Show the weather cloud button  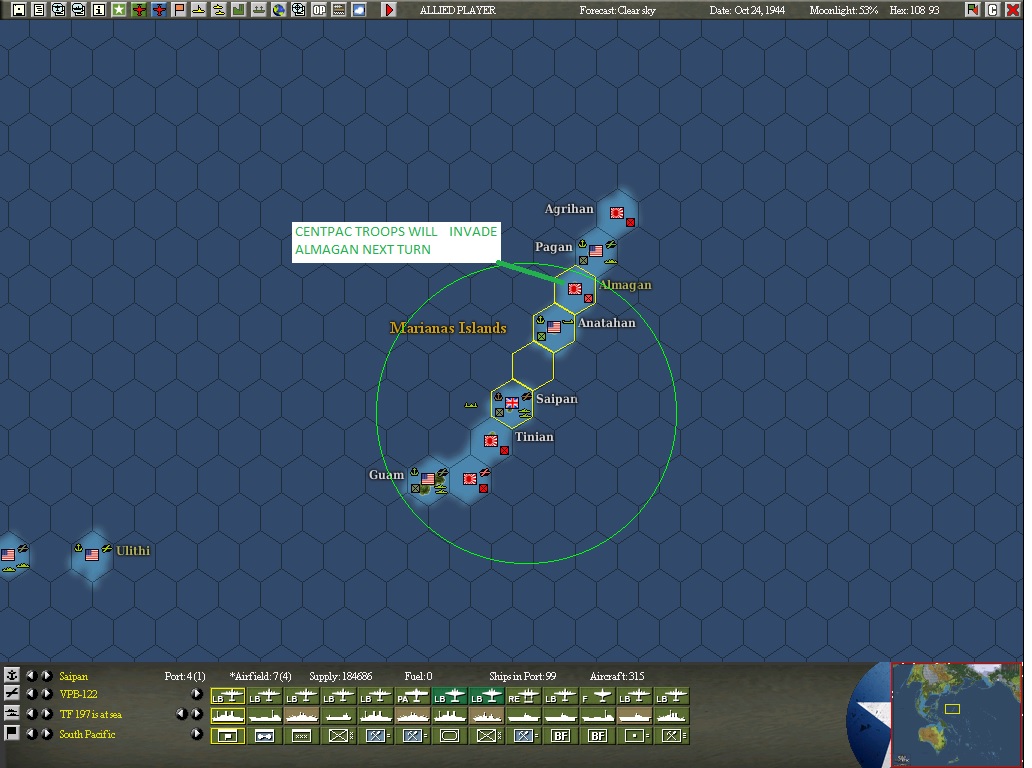coord(358,10)
